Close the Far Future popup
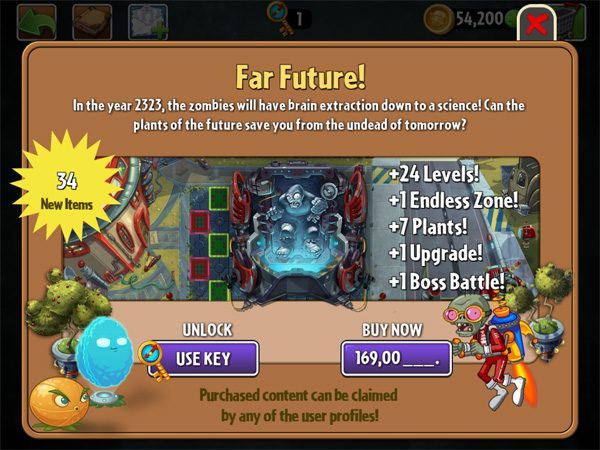Image resolution: width=600 pixels, height=450 pixels. tap(536, 24)
